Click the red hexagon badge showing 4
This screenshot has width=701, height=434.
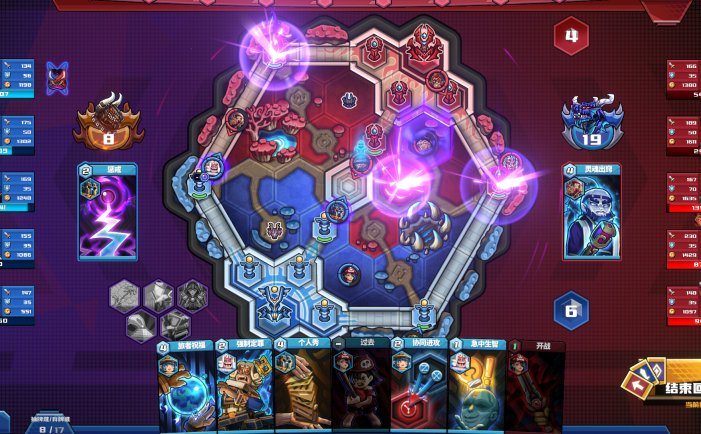[x=571, y=36]
